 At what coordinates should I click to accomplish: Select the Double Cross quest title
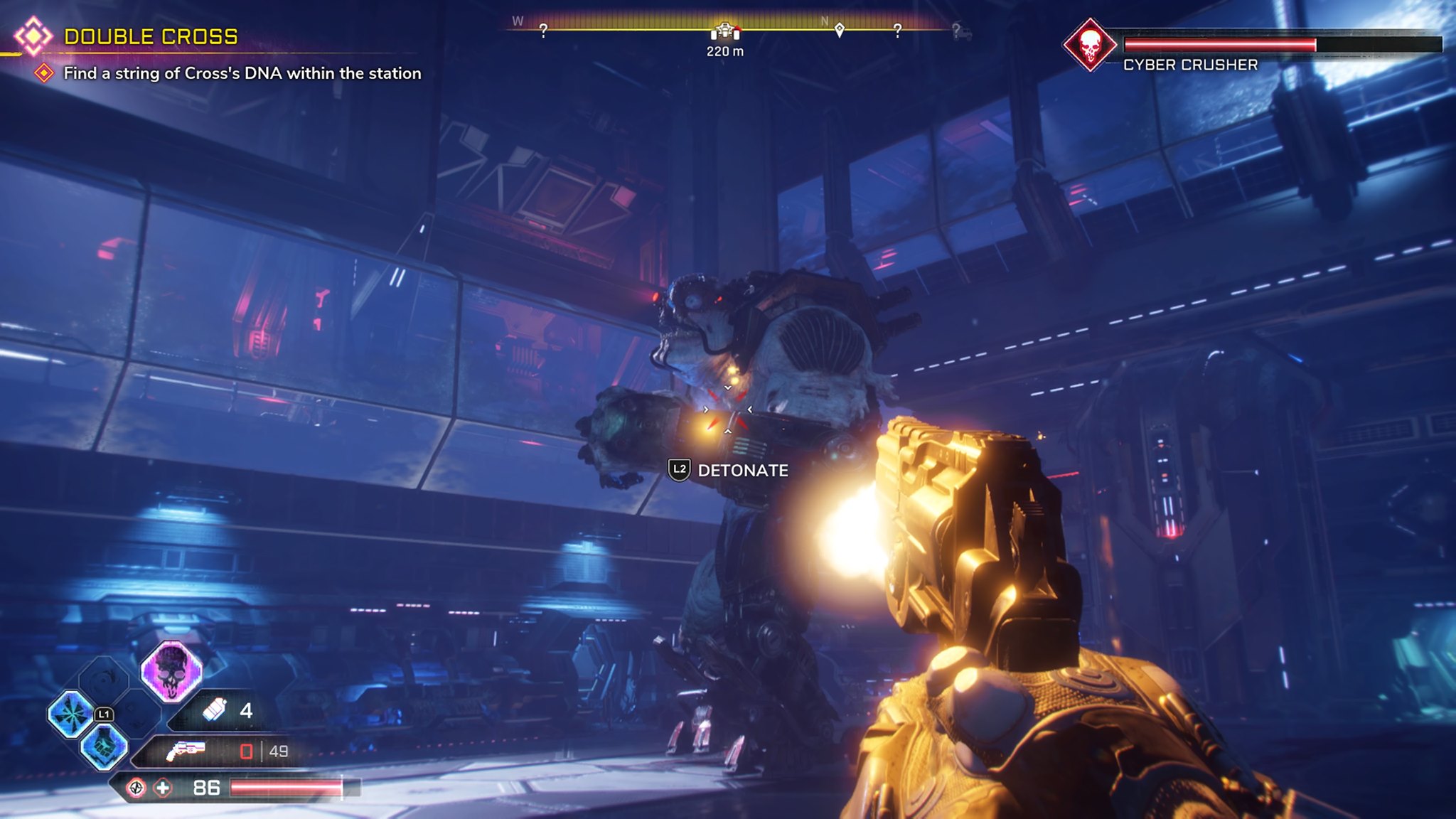tap(153, 34)
